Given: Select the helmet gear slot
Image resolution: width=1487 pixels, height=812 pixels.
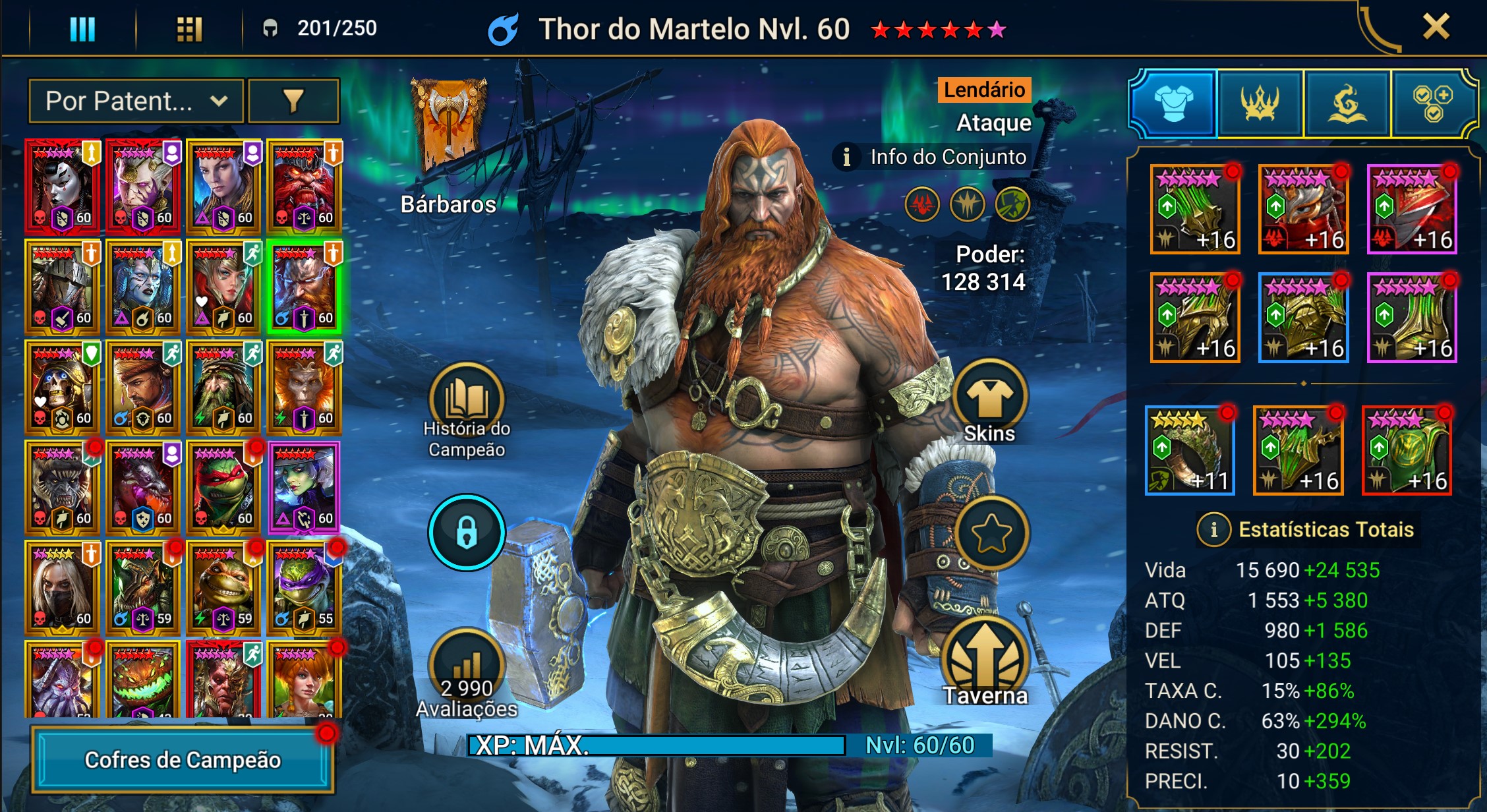Looking at the screenshot, I should (1303, 210).
